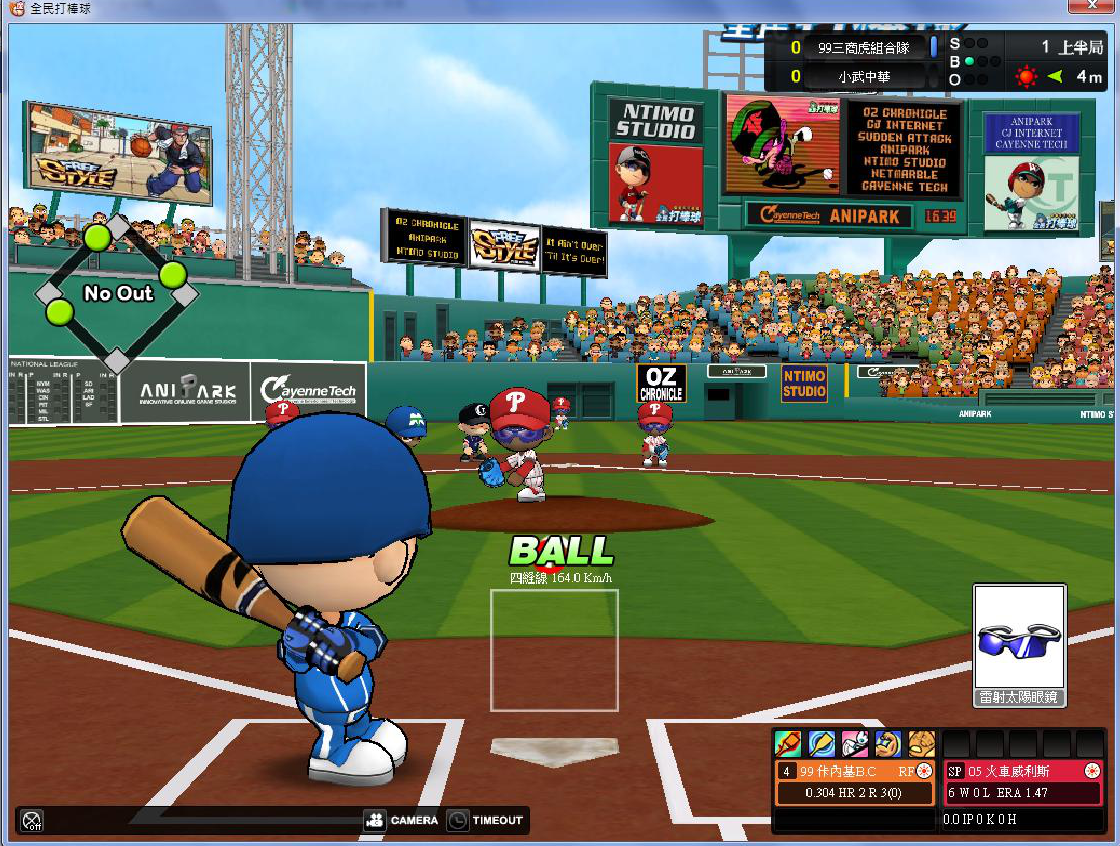The image size is (1120, 846).
Task: Activate the blue swirl bat skill icon
Action: [821, 744]
